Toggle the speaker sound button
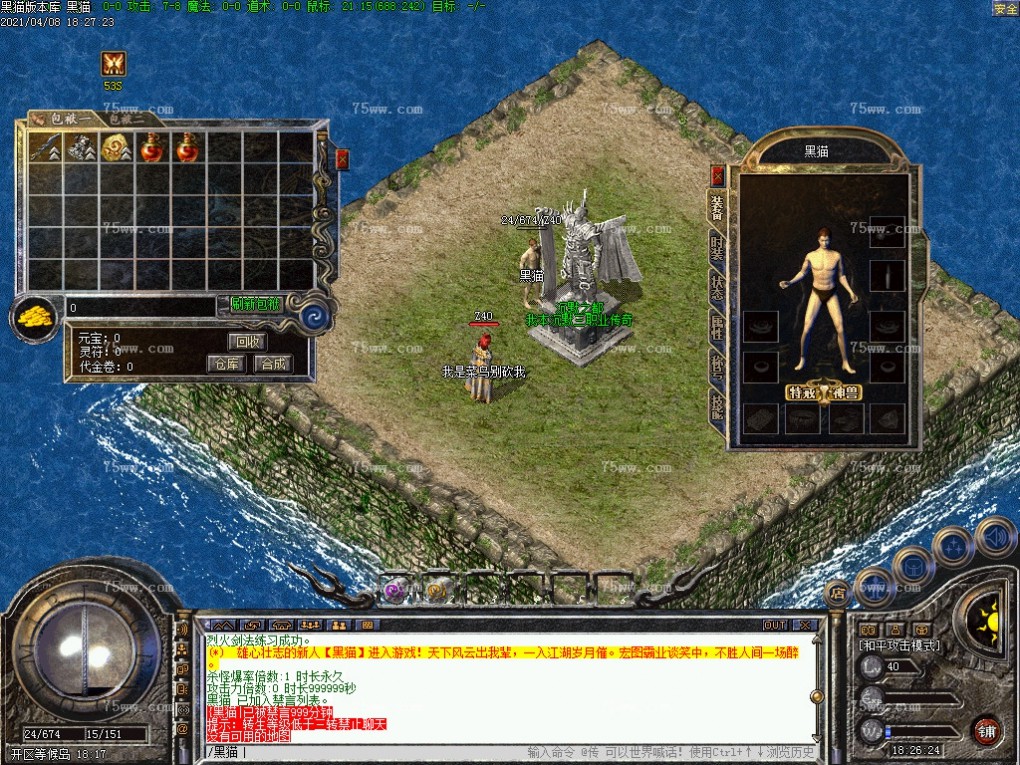The width and height of the screenshot is (1020, 765). 995,537
